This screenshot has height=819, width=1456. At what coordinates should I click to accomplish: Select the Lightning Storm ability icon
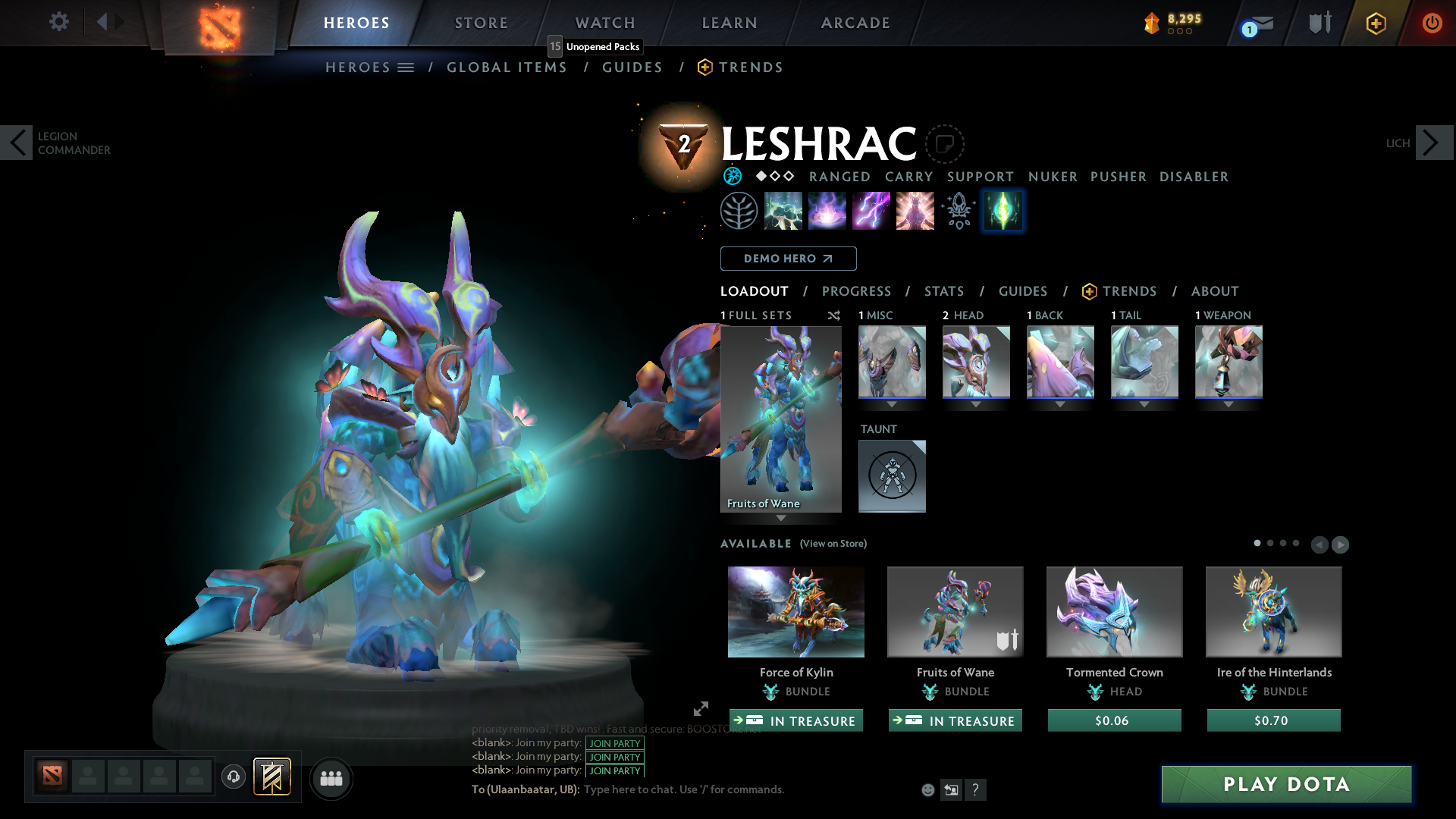click(x=871, y=210)
